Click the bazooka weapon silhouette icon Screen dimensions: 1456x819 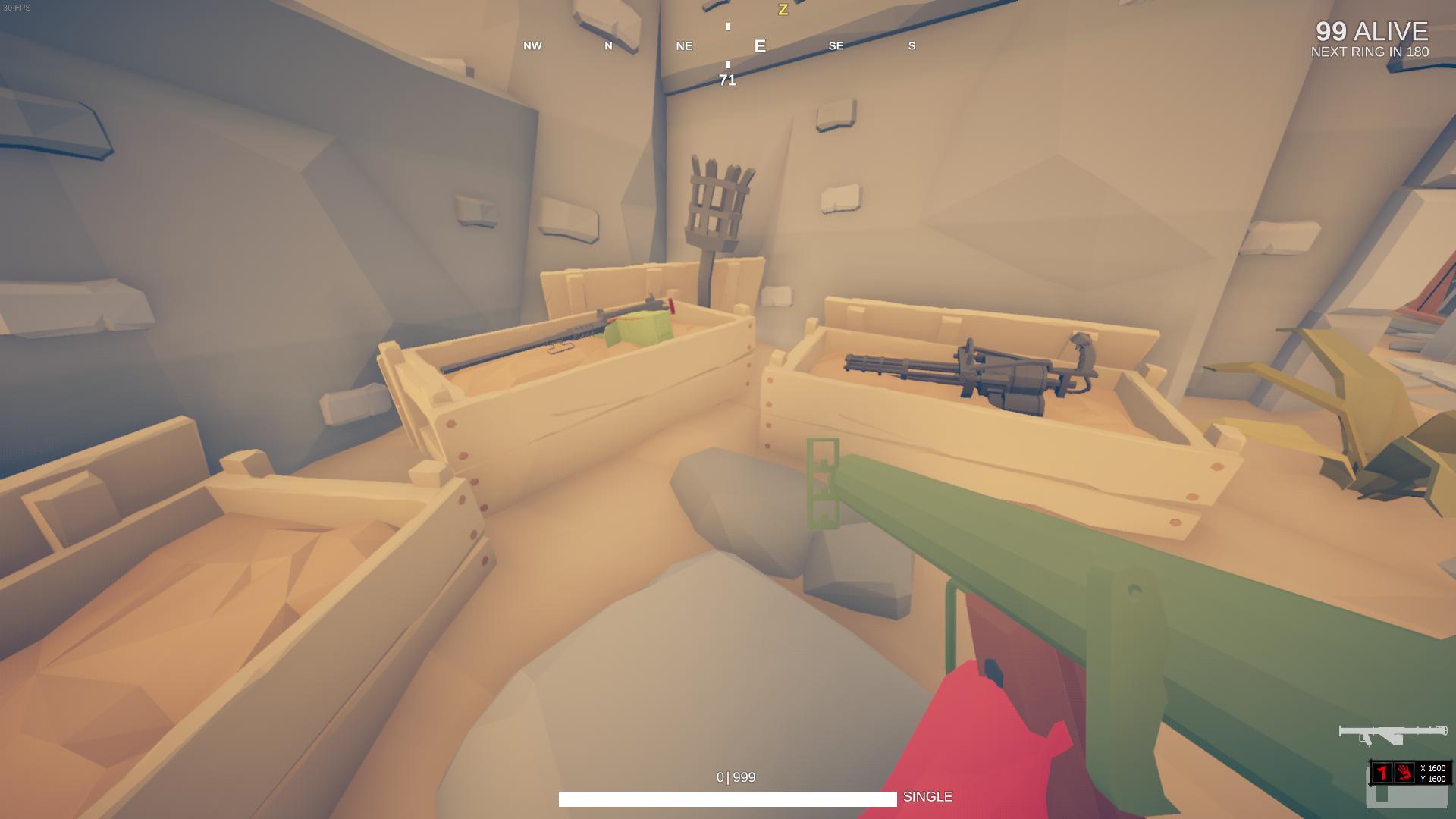coord(1393,733)
